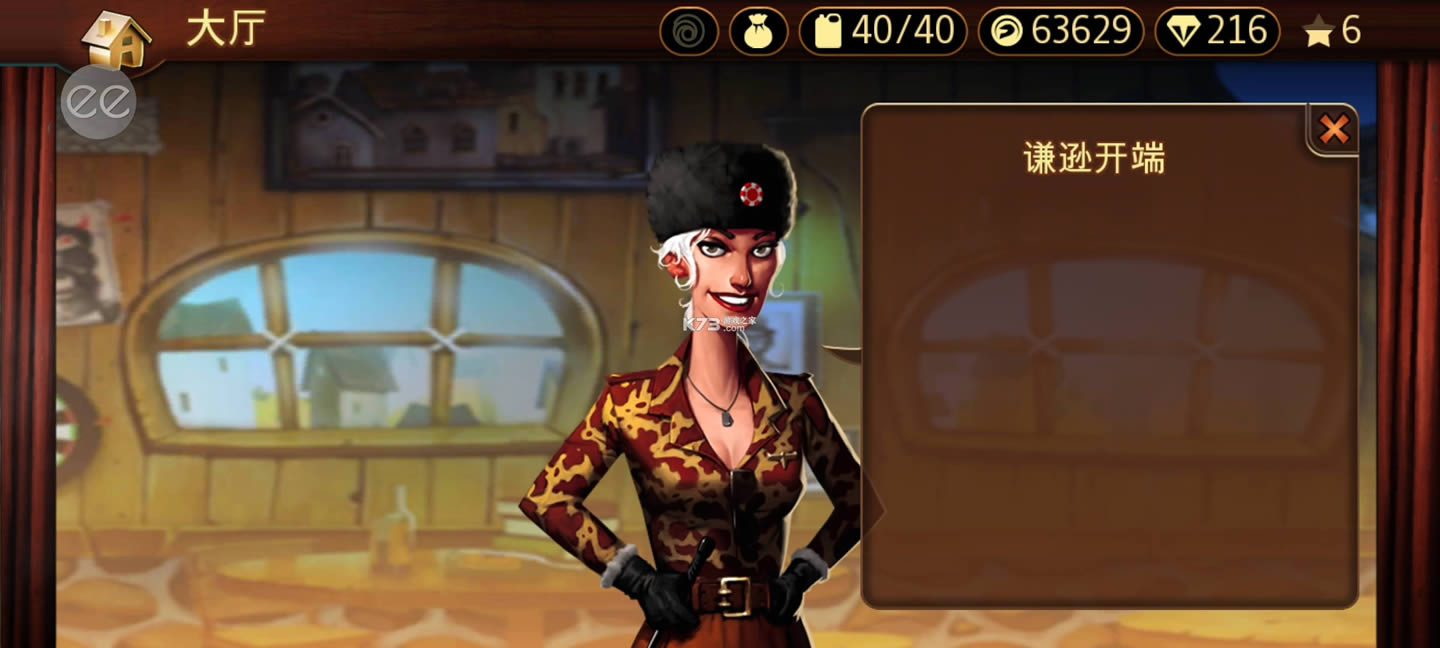1440x648 pixels.
Task: Open the money bag icon
Action: (x=758, y=31)
